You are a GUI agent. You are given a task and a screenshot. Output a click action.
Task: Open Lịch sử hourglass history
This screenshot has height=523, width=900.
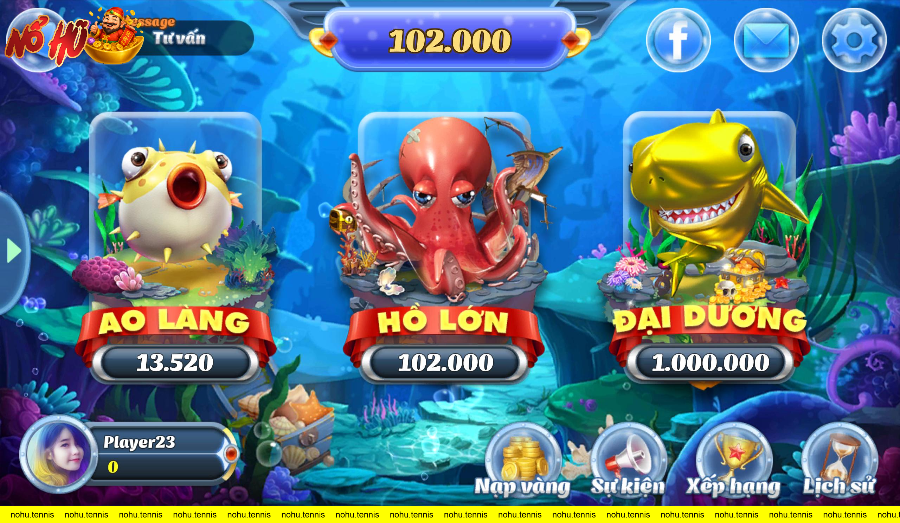pos(839,462)
